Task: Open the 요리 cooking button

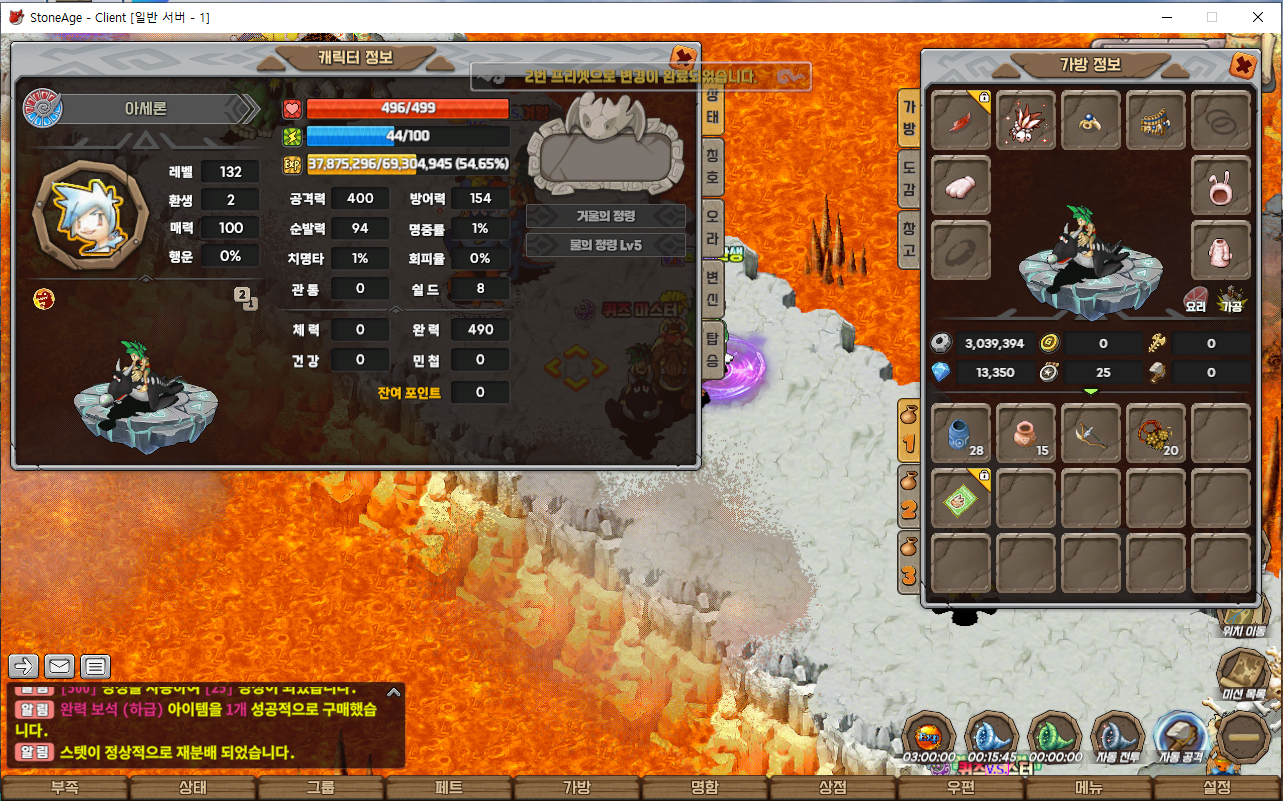Action: 1195,301
